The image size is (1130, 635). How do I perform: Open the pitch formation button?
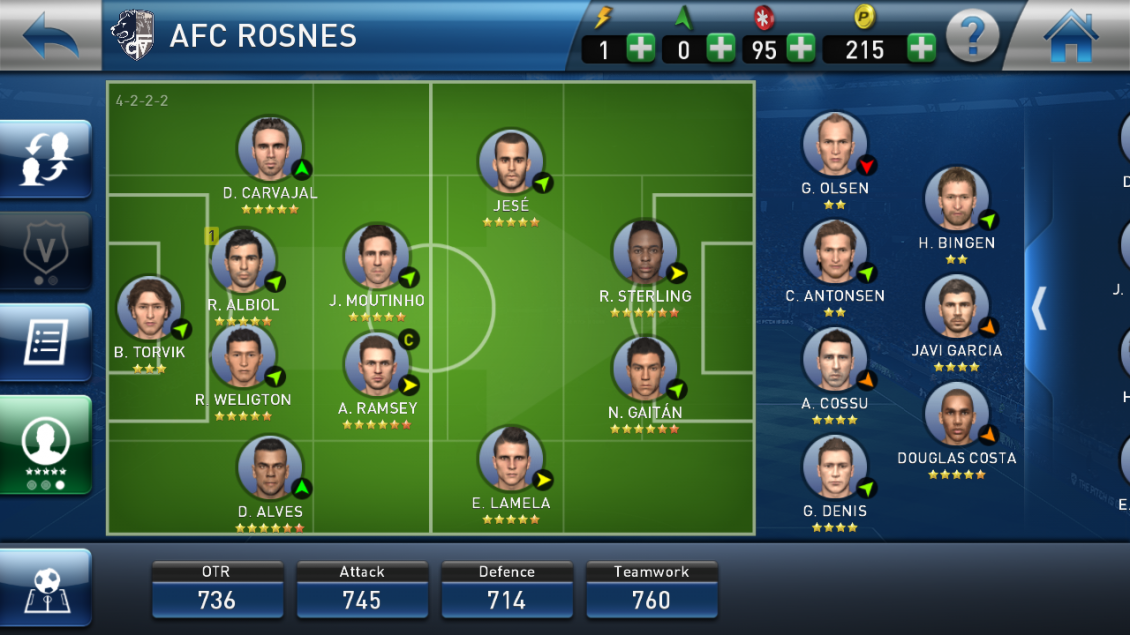pyautogui.click(x=46, y=587)
